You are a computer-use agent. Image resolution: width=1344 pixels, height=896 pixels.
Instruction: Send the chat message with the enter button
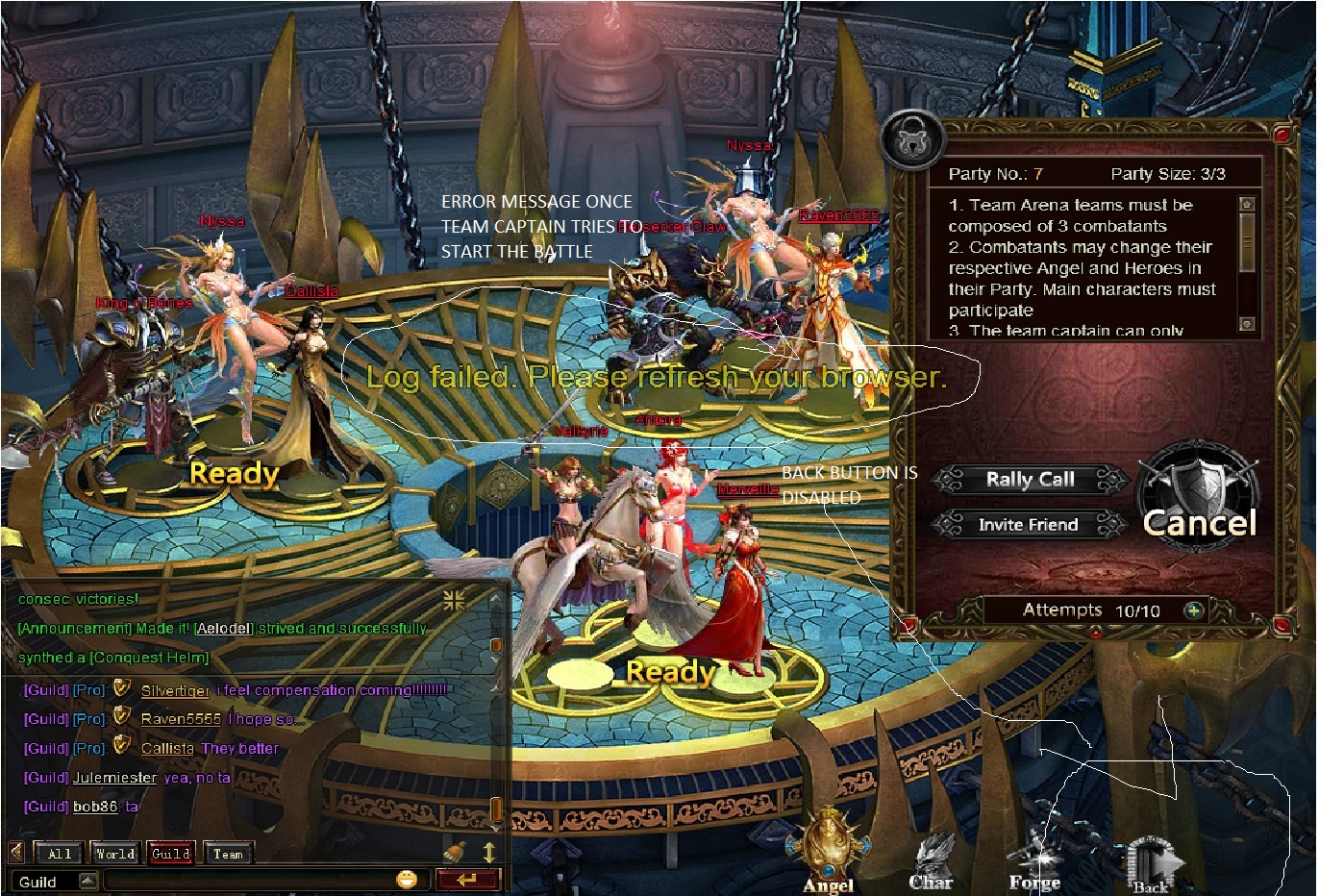click(468, 879)
